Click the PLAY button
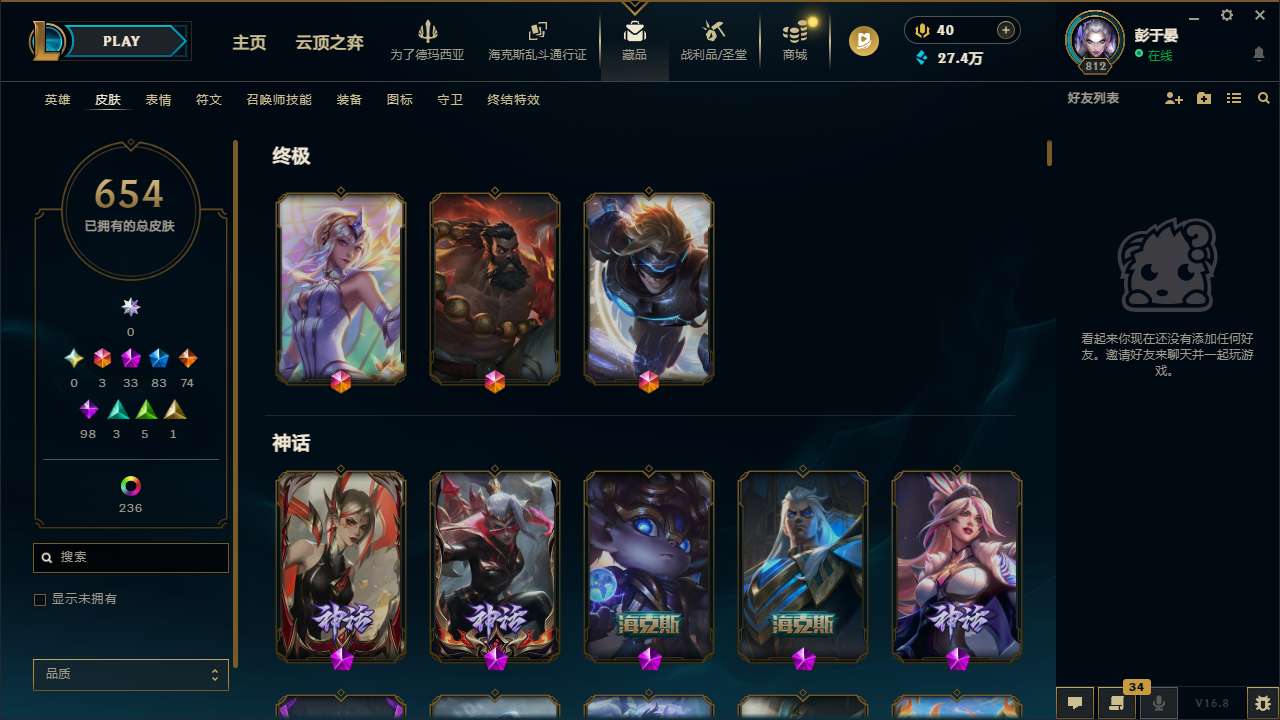 [x=120, y=41]
